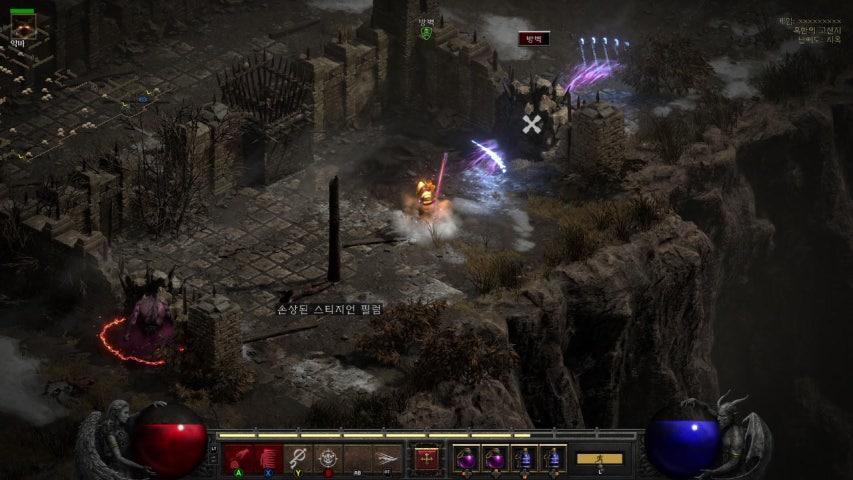853x480 pixels.
Task: Toggle the yellow run/walk button
Action: [599, 459]
